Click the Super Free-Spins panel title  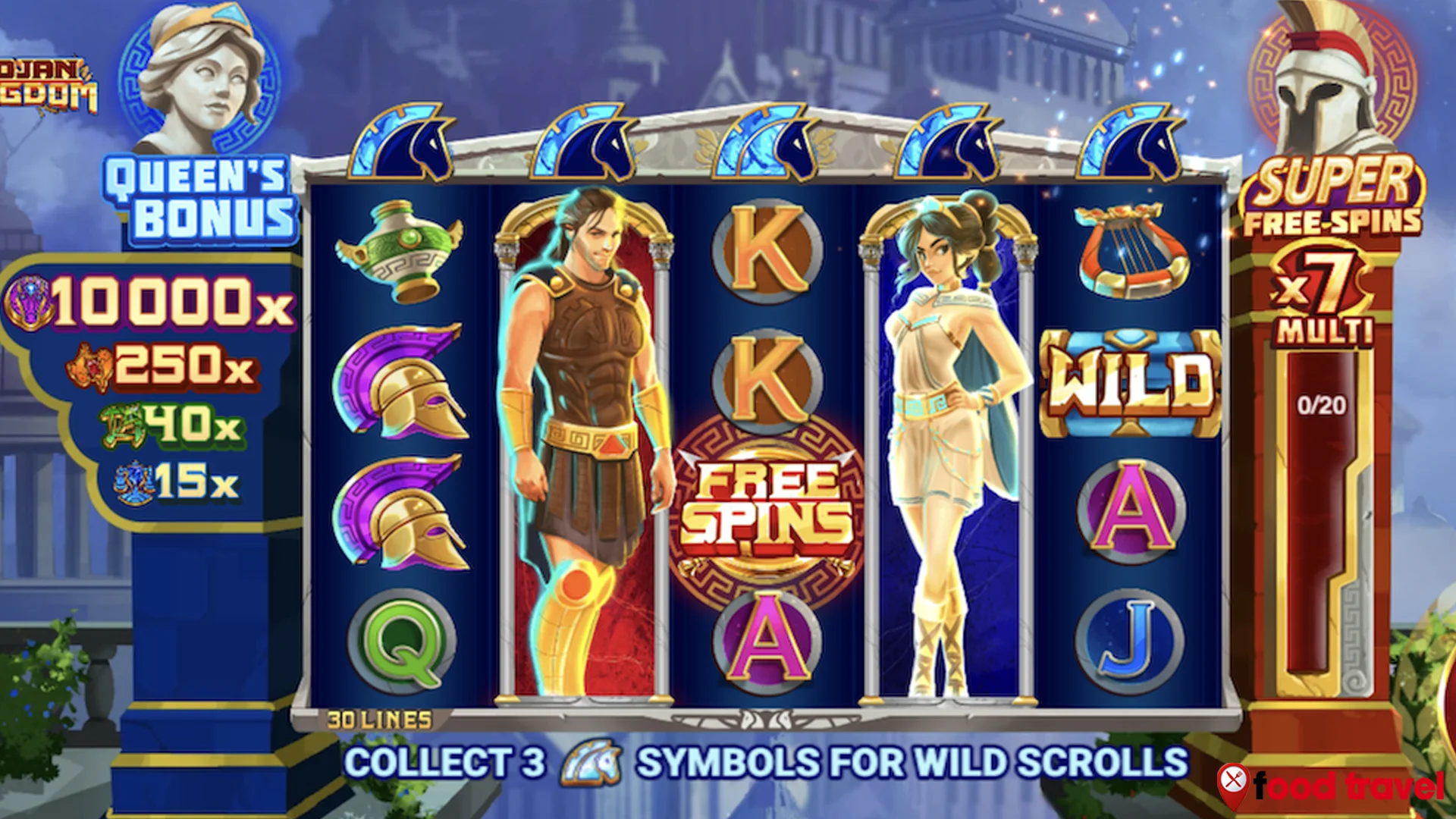[1332, 197]
